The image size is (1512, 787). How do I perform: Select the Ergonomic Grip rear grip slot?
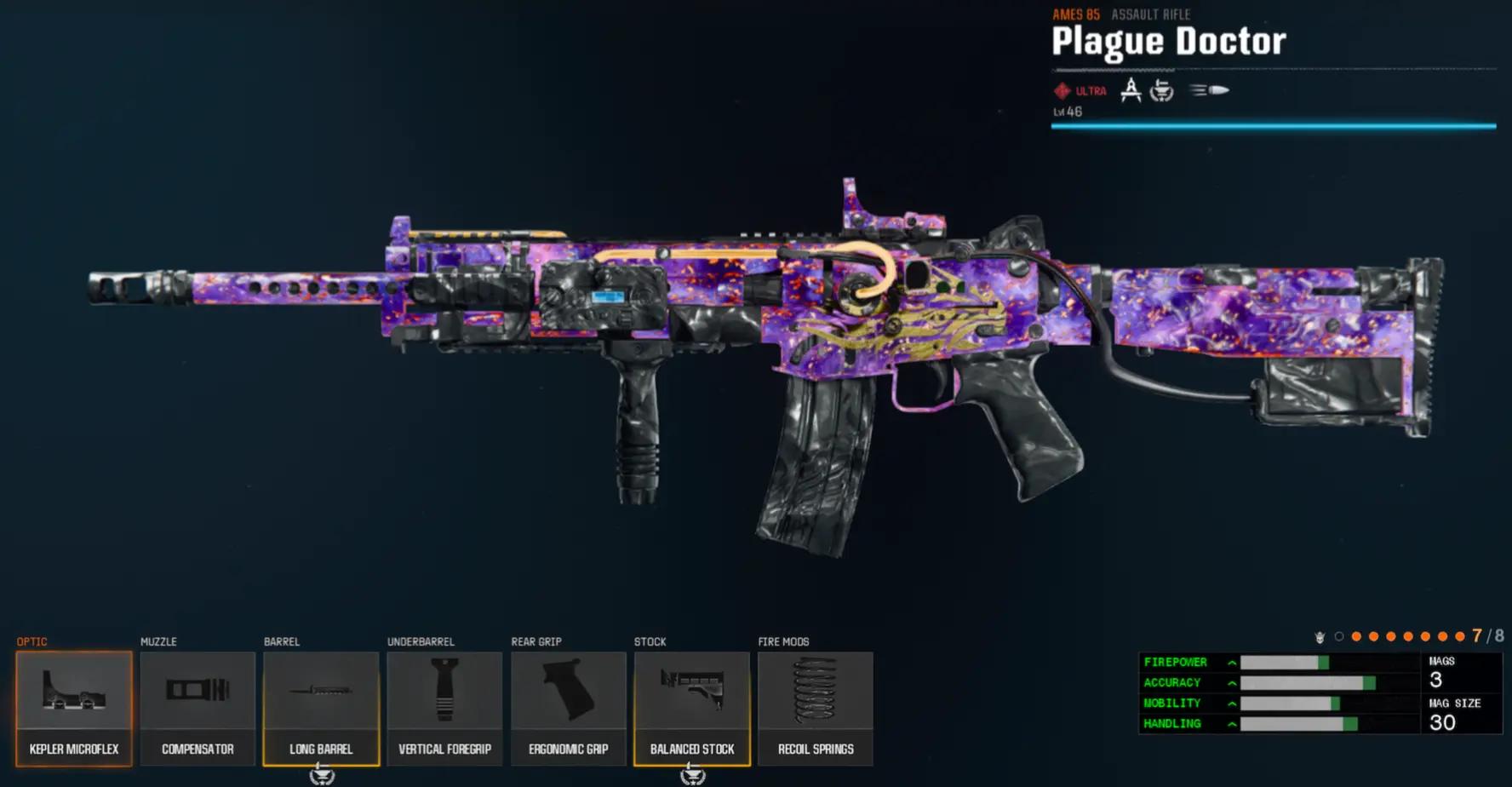click(568, 708)
